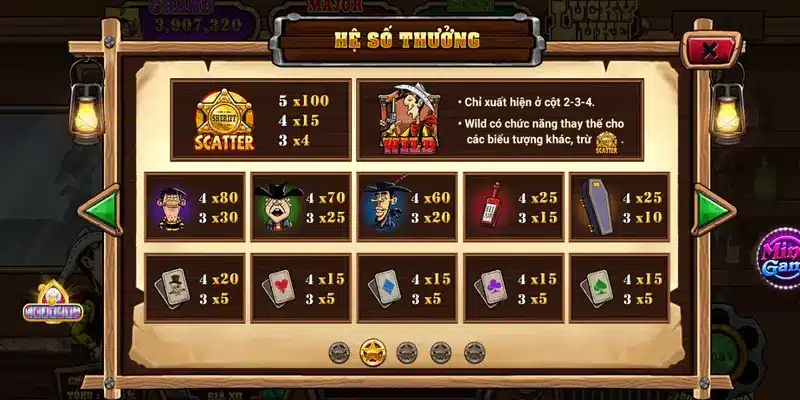Go back a page with the green left arrow
Image resolution: width=800 pixels, height=400 pixels.
click(99, 210)
